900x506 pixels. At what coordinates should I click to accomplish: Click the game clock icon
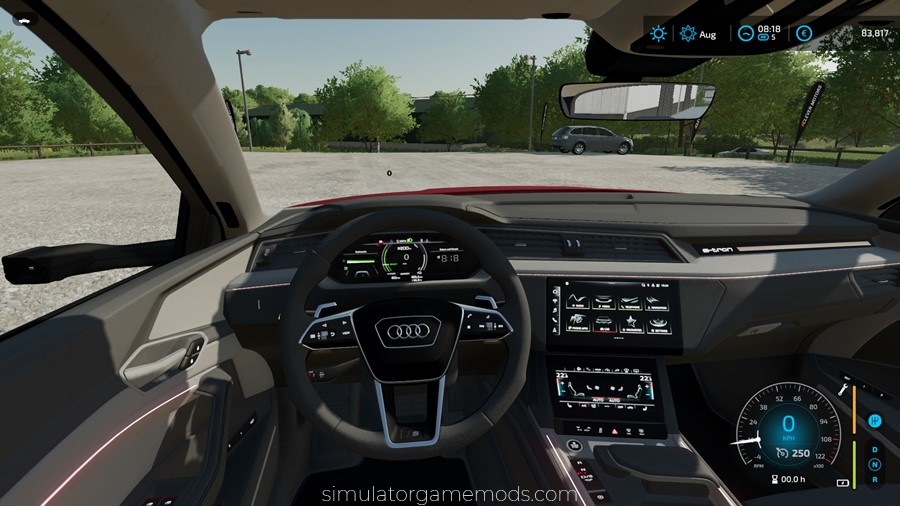745,33
